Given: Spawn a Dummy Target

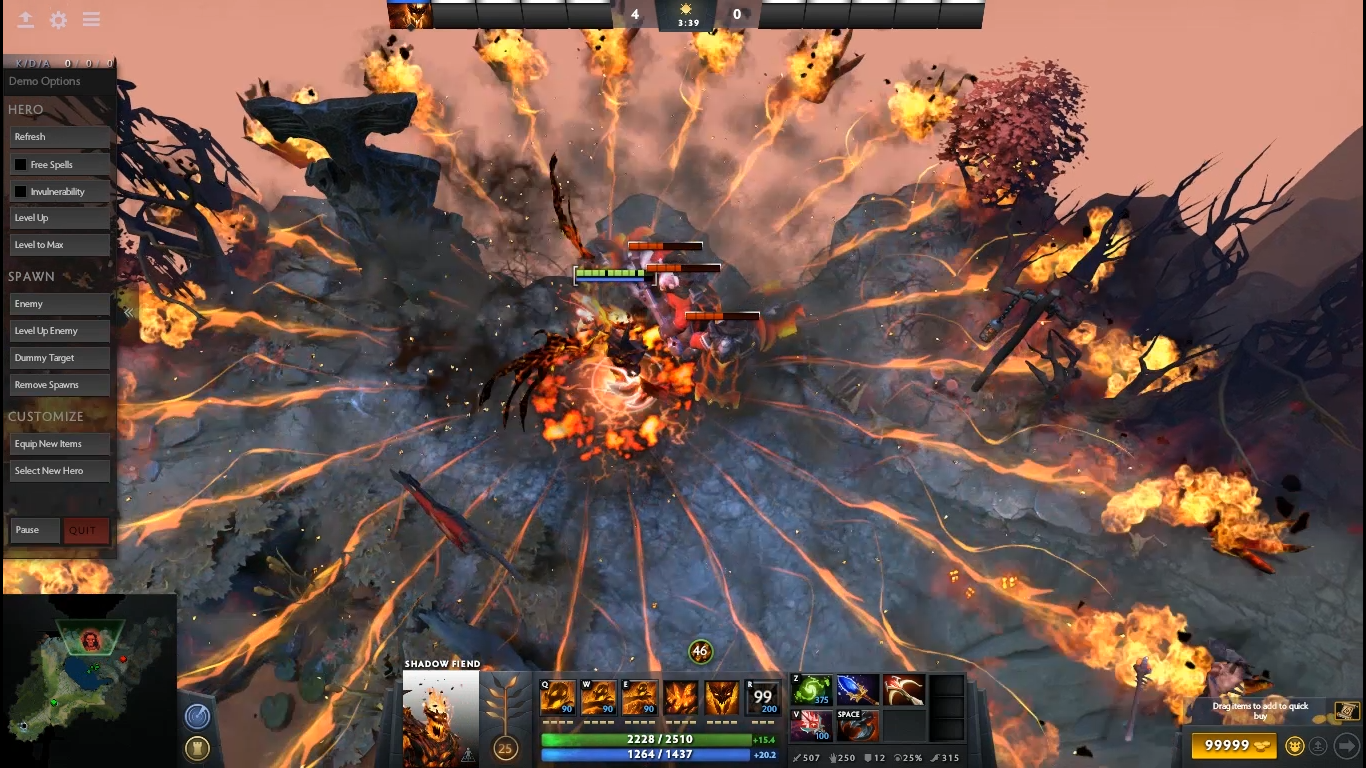Looking at the screenshot, I should coord(59,358).
